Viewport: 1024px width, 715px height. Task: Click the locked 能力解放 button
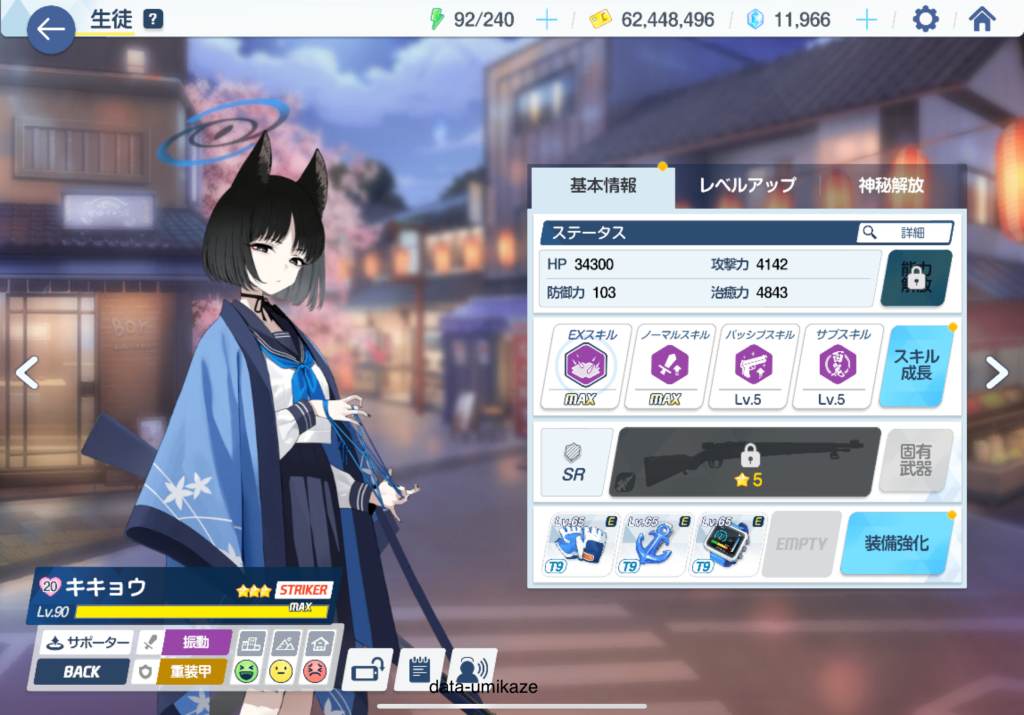[915, 278]
